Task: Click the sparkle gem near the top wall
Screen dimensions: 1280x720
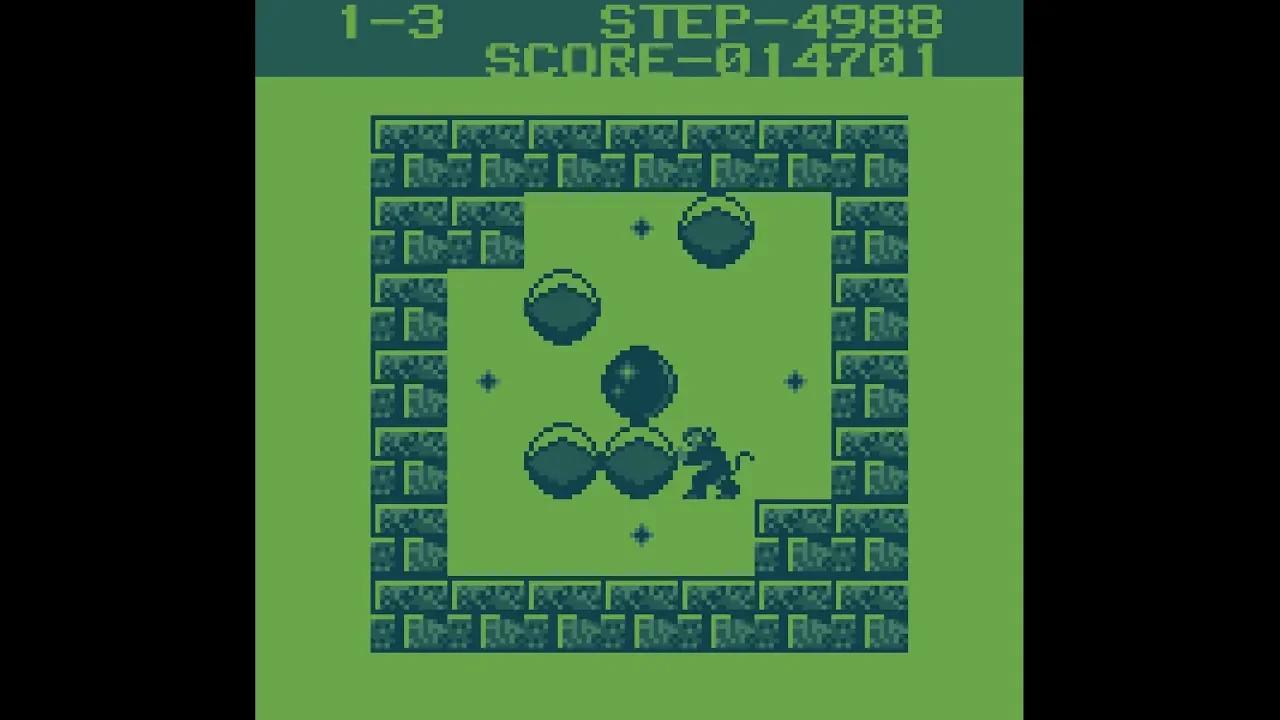Action: click(641, 228)
